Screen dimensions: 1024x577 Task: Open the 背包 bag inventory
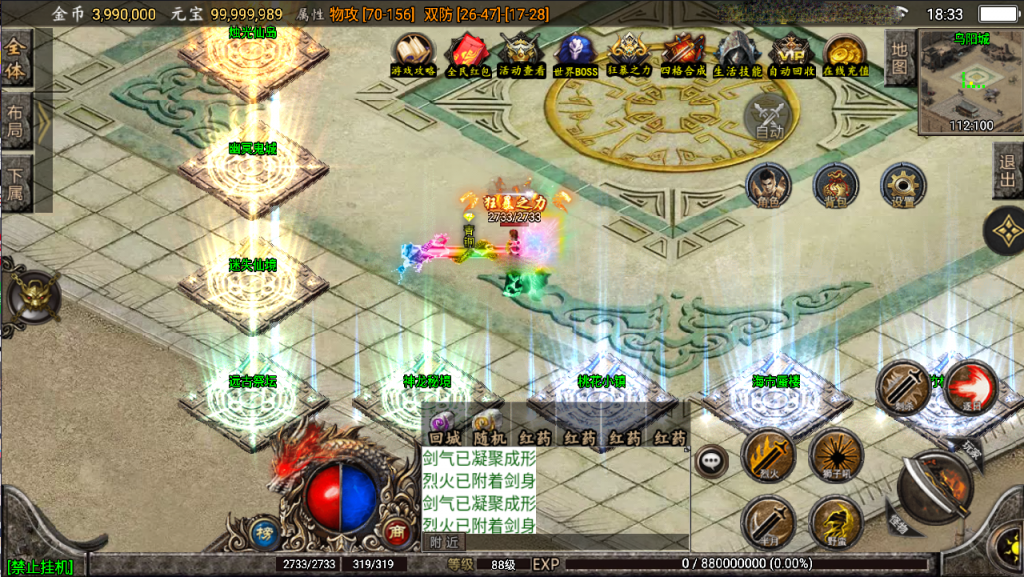tap(835, 187)
